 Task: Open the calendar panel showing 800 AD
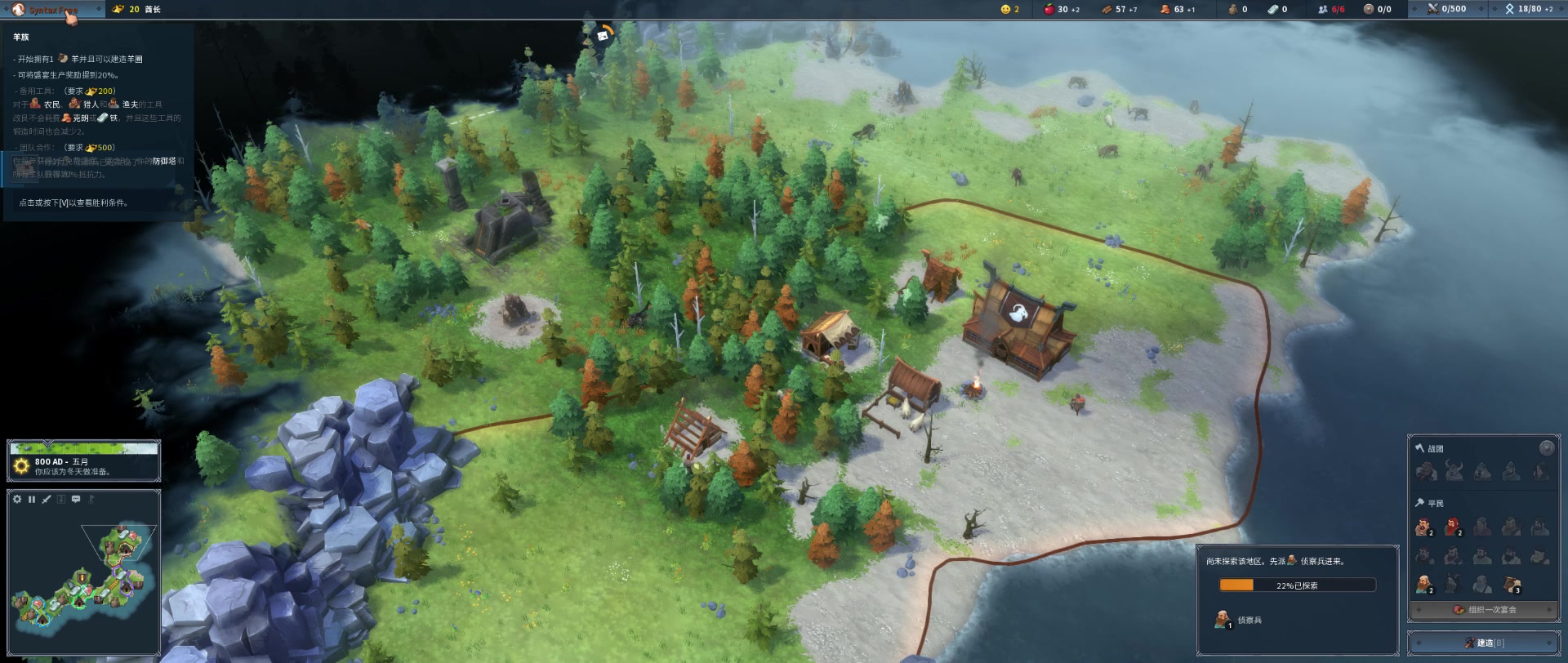[83, 461]
